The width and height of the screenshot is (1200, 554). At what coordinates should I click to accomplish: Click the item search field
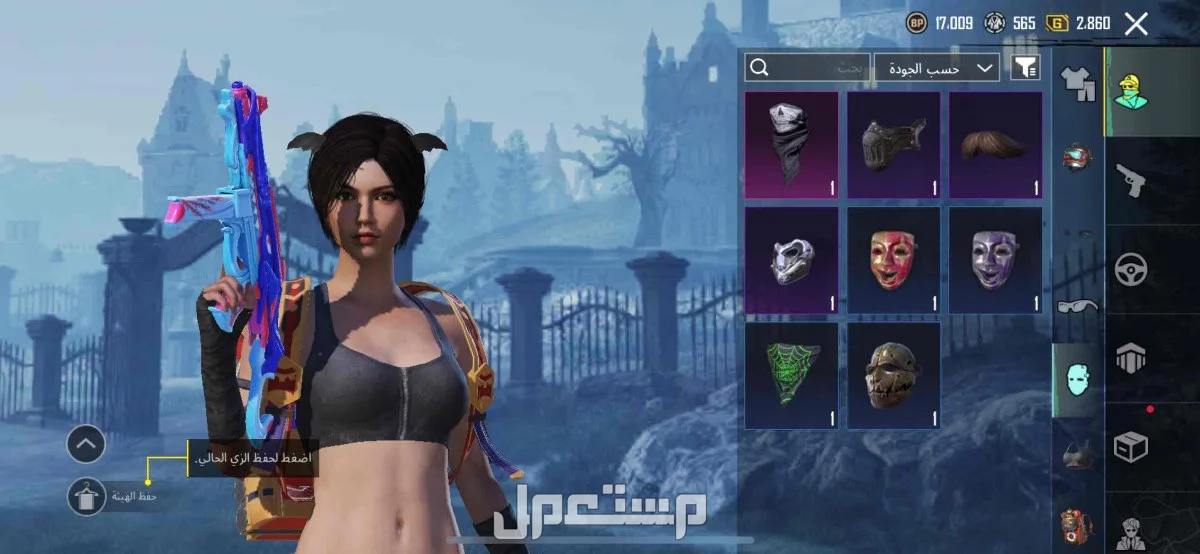click(x=808, y=67)
